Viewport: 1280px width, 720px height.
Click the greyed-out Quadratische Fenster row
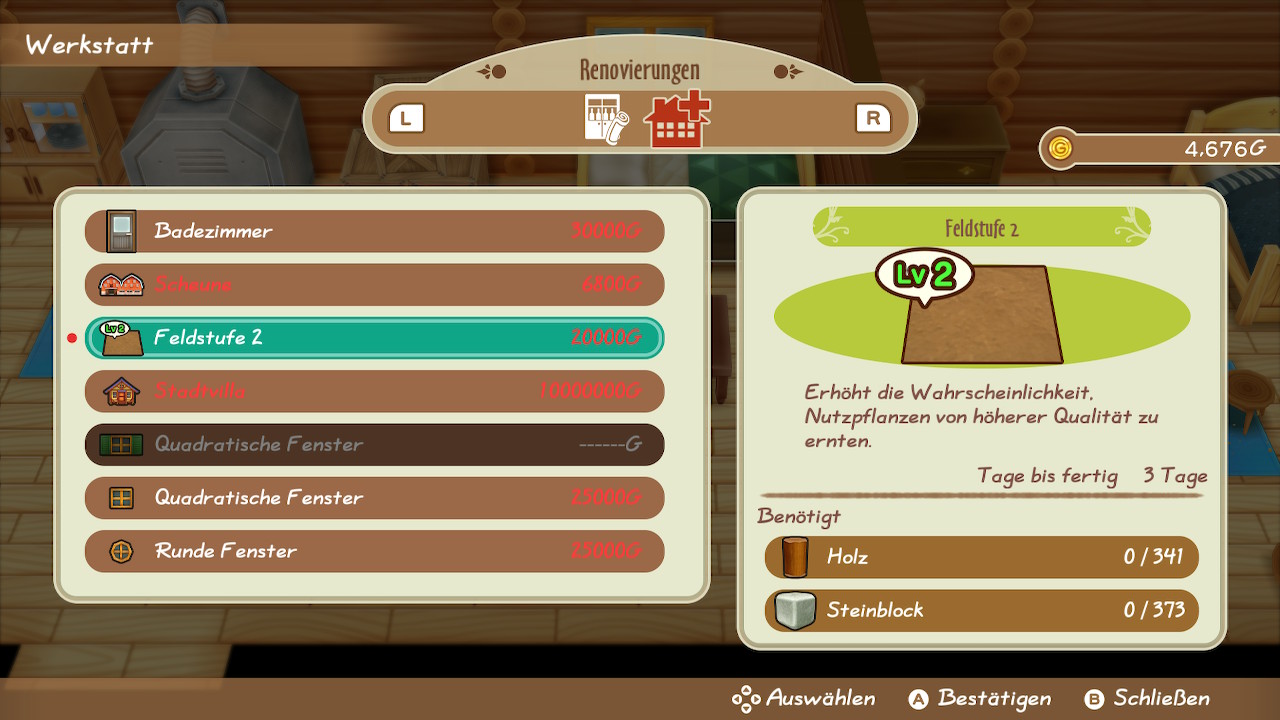[374, 444]
